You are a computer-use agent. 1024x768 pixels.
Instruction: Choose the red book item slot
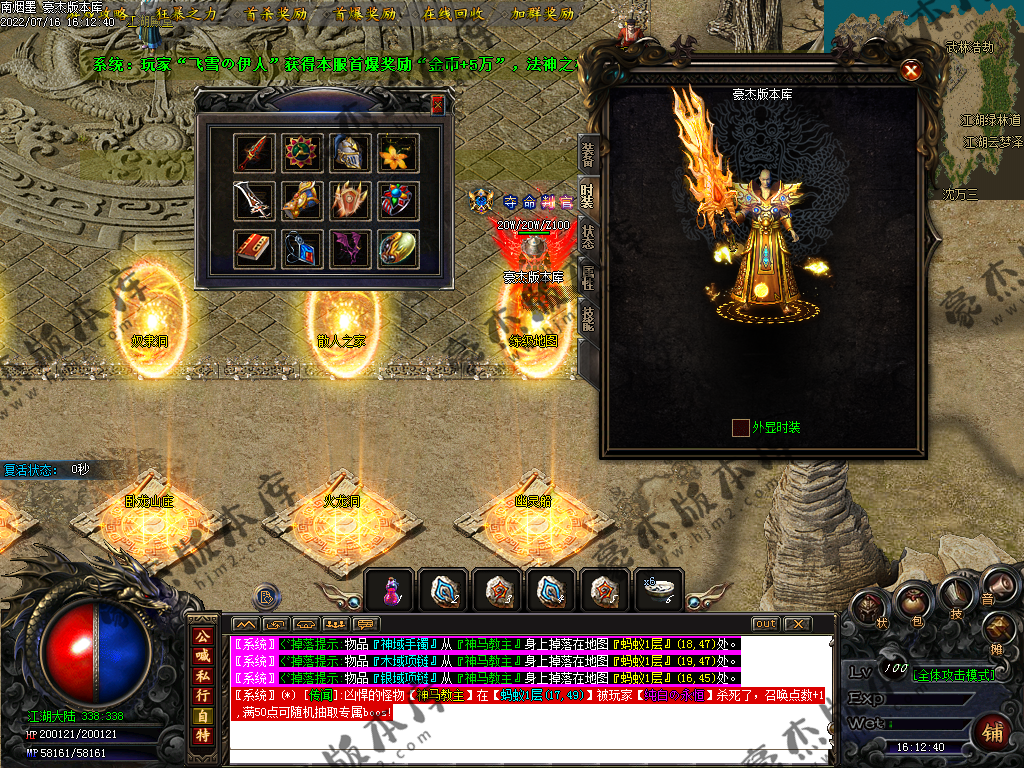pos(253,248)
